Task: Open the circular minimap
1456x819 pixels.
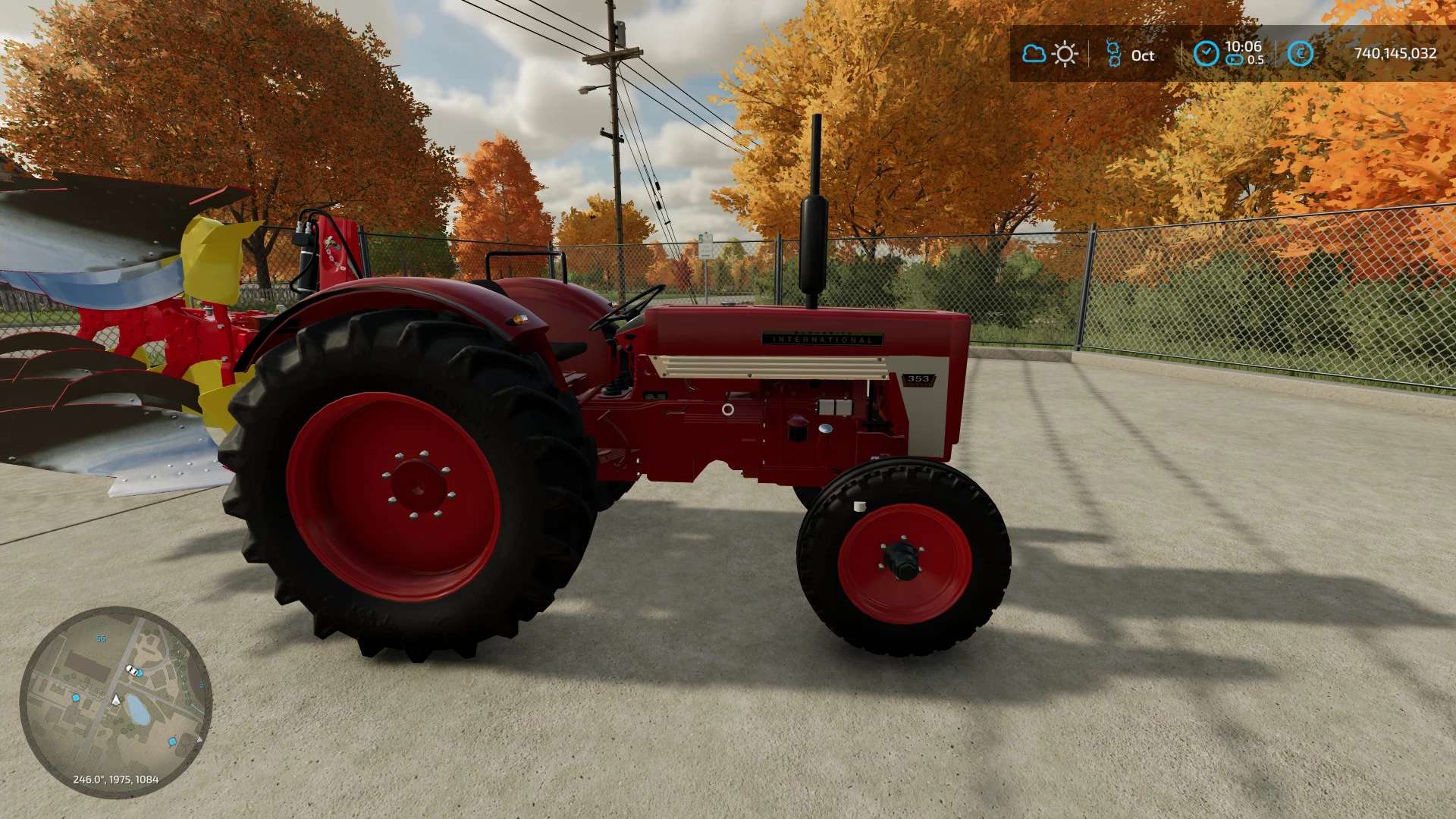Action: coord(115,701)
